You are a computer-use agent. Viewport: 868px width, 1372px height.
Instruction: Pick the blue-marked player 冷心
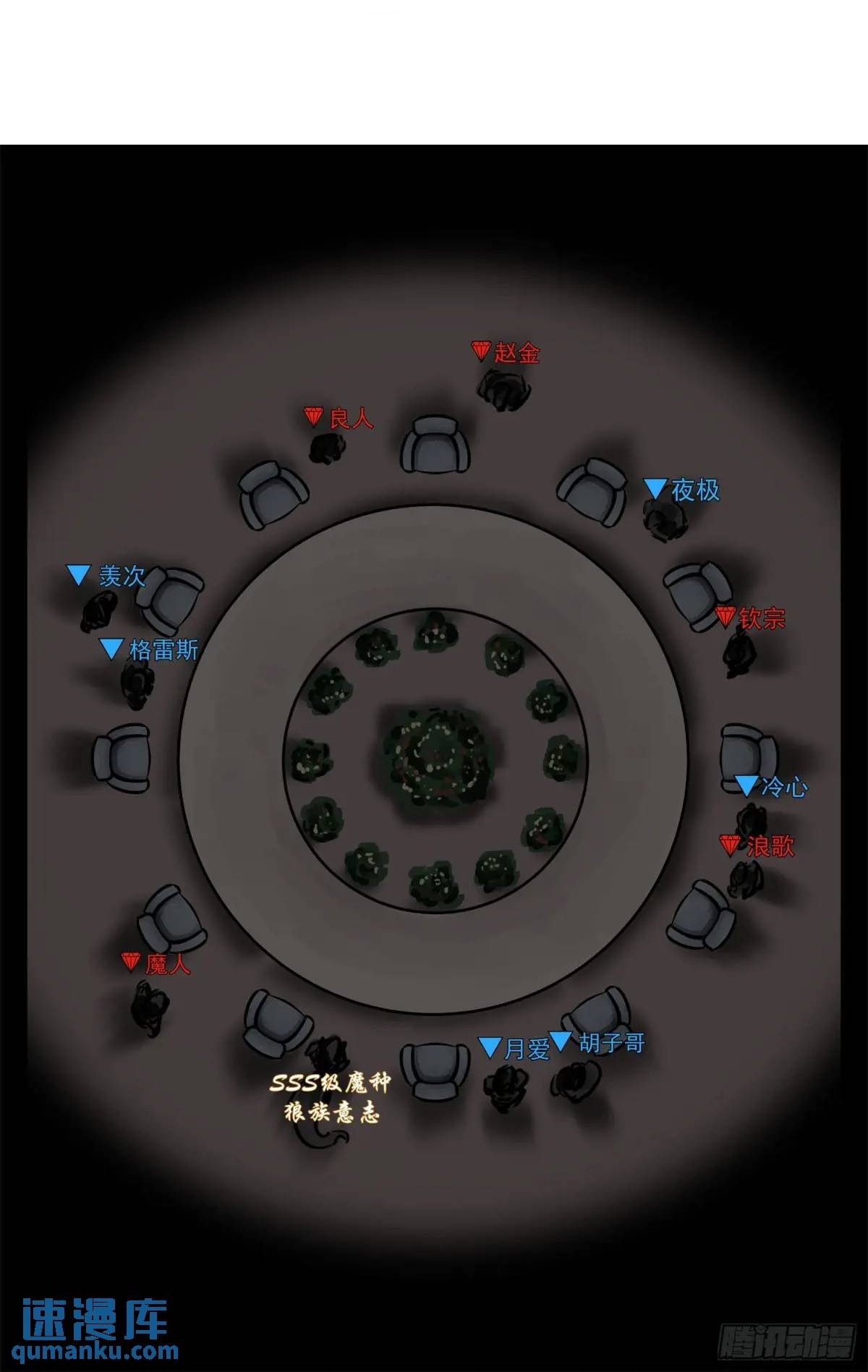[752, 819]
